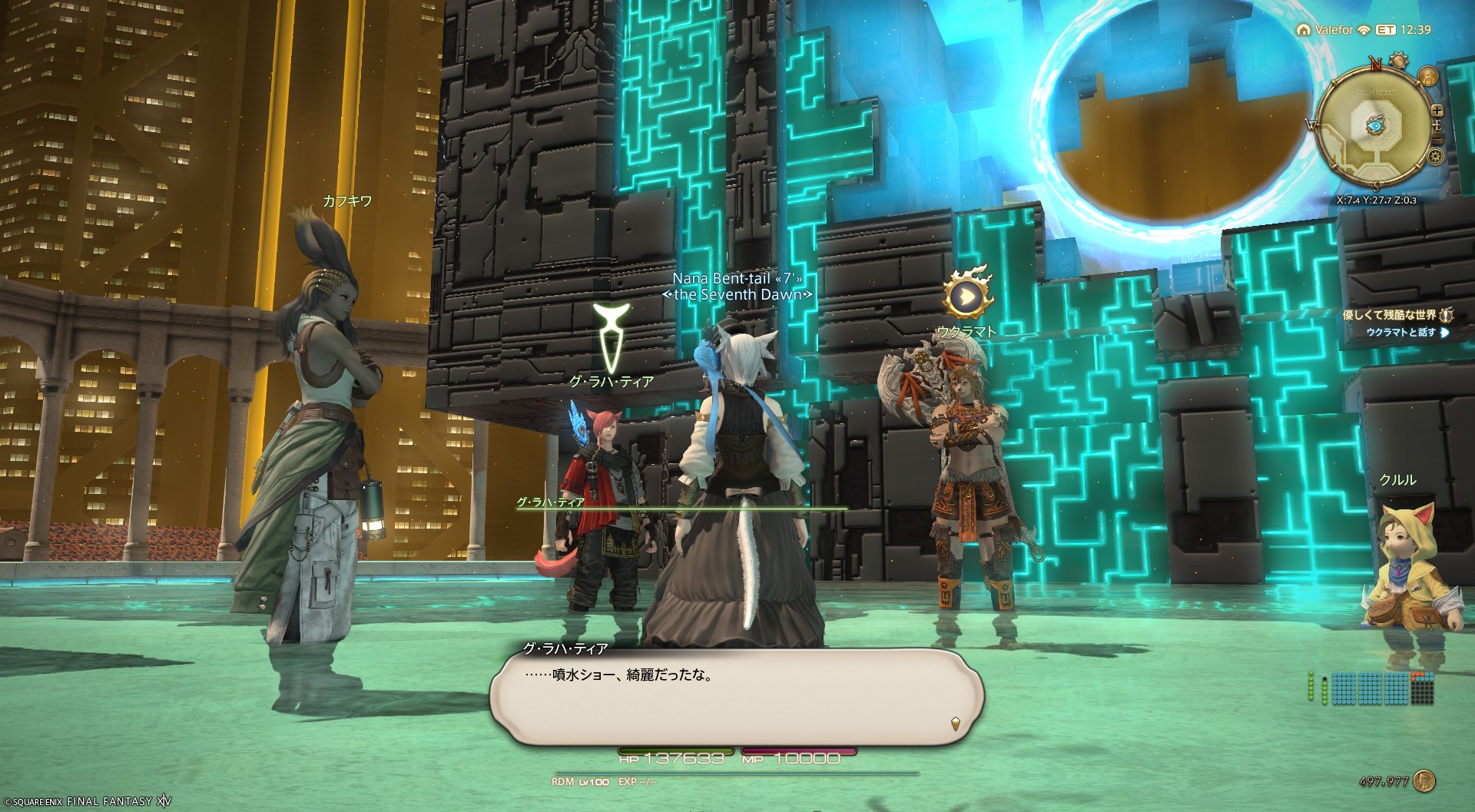Click the gold round button beside the minimap
The width and height of the screenshot is (1475, 812).
[1427, 76]
